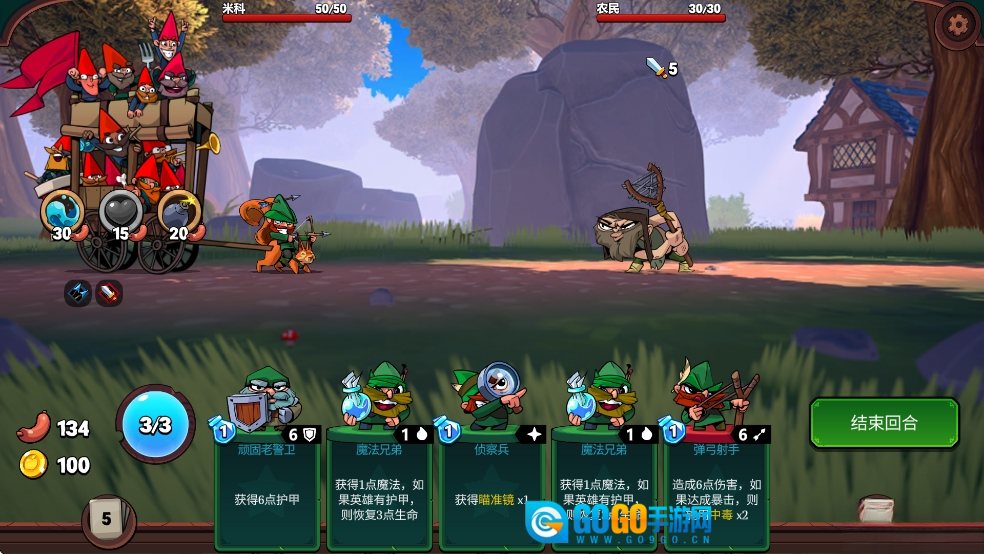
Task: Trigger the bomb wagon ability
Action: (179, 210)
